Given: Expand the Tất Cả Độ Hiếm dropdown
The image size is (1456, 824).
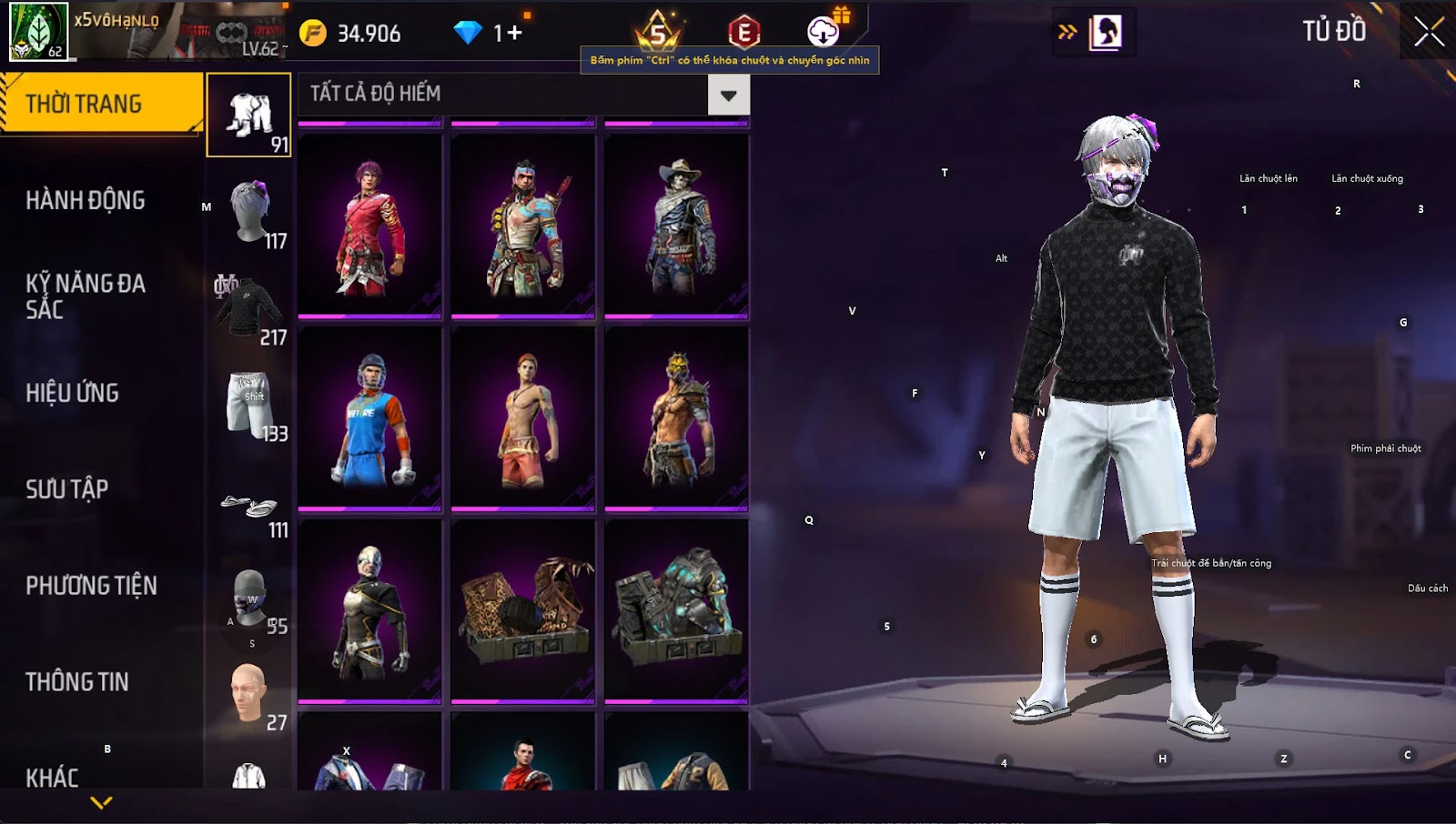Looking at the screenshot, I should click(728, 95).
